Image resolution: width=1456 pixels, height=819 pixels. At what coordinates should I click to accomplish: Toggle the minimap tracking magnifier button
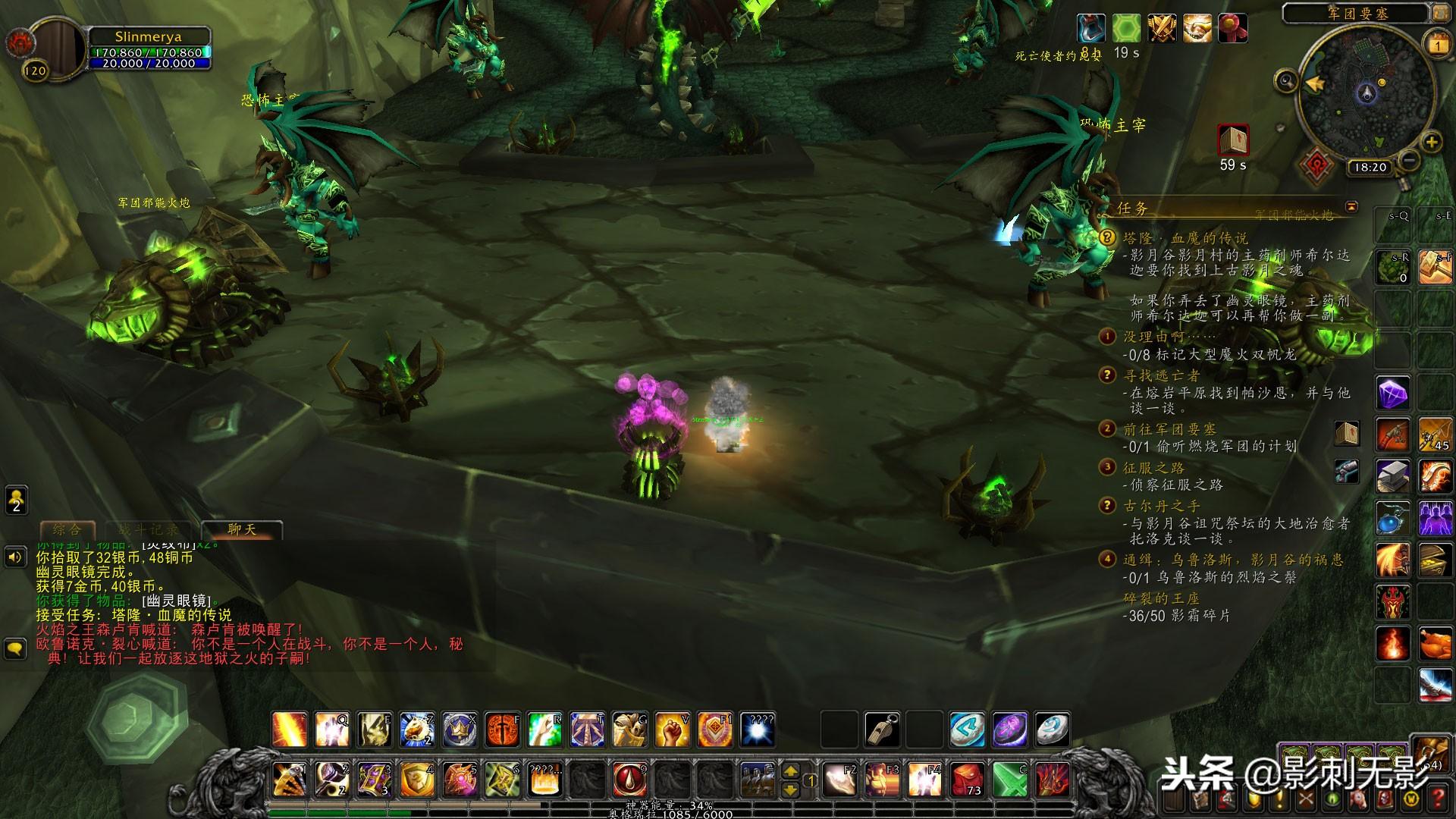(1286, 80)
